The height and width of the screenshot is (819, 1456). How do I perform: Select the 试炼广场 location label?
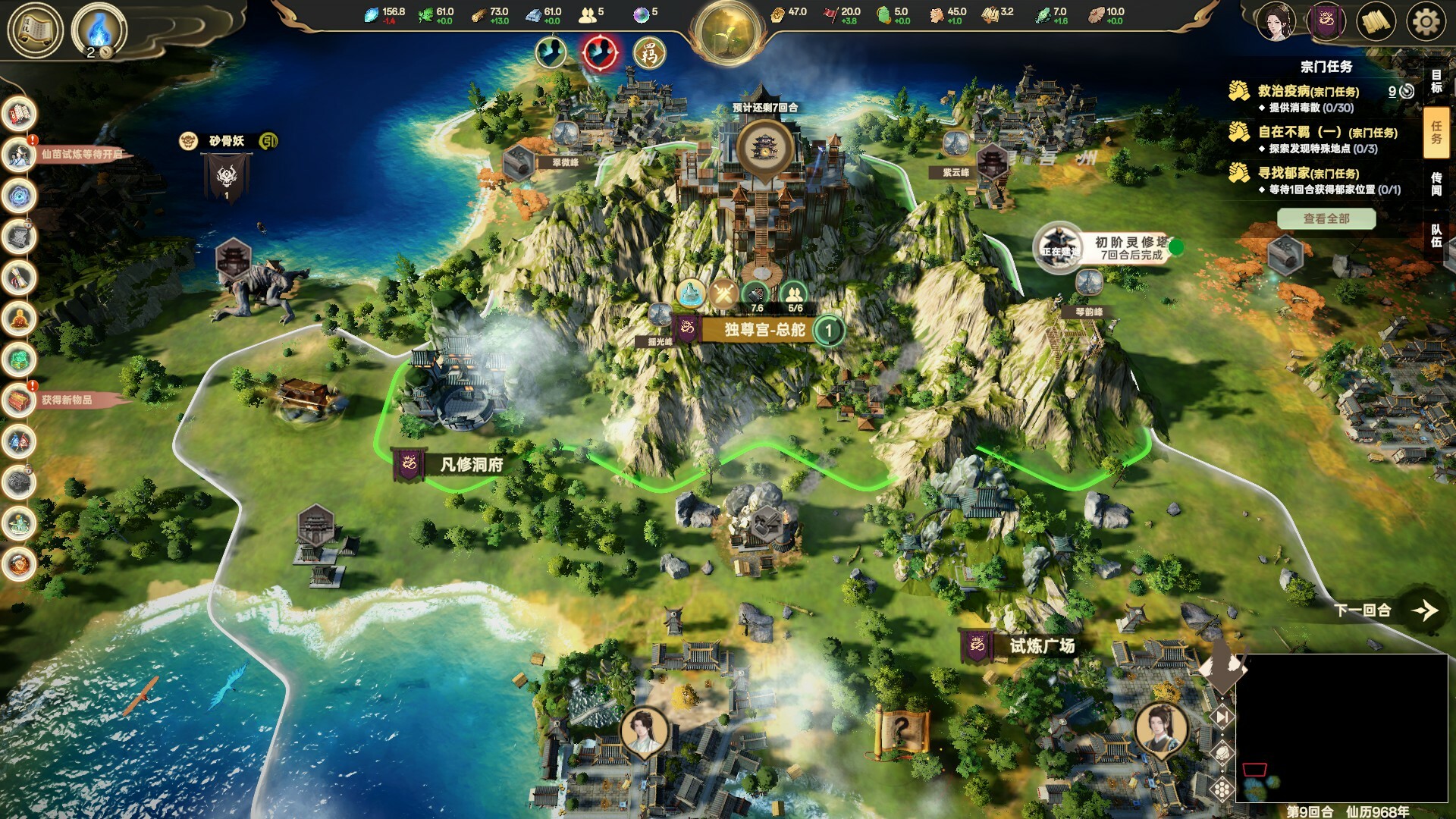pos(1041,646)
